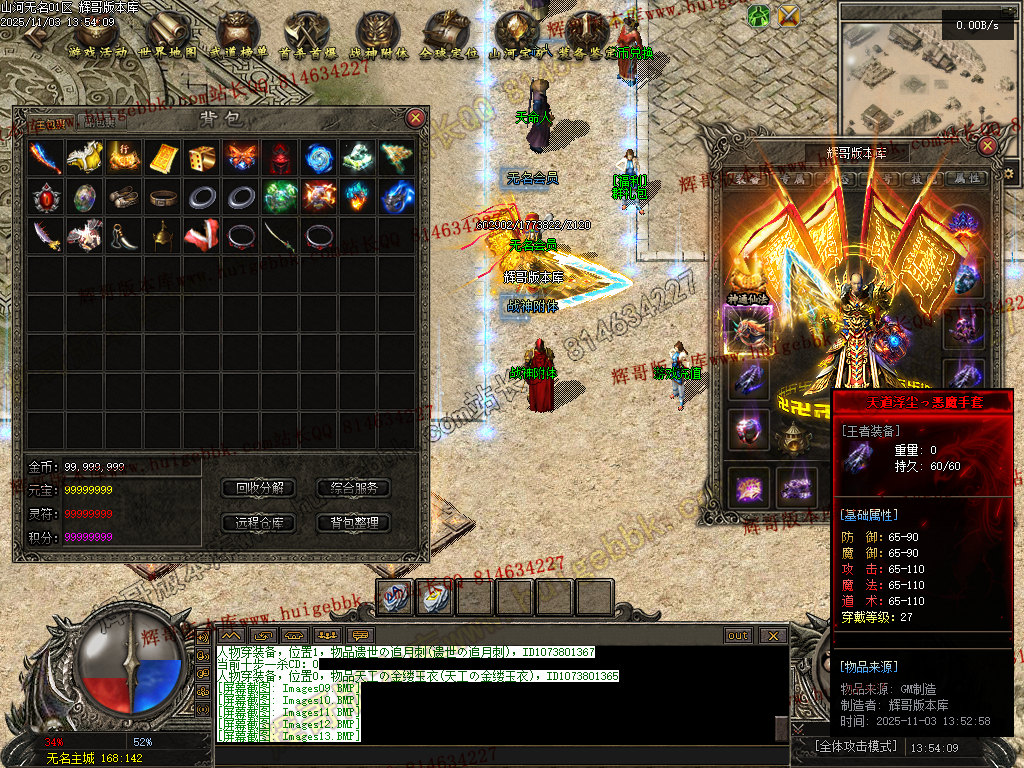Click the chat panel's out button
Viewport: 1024px width, 768px height.
coord(738,635)
